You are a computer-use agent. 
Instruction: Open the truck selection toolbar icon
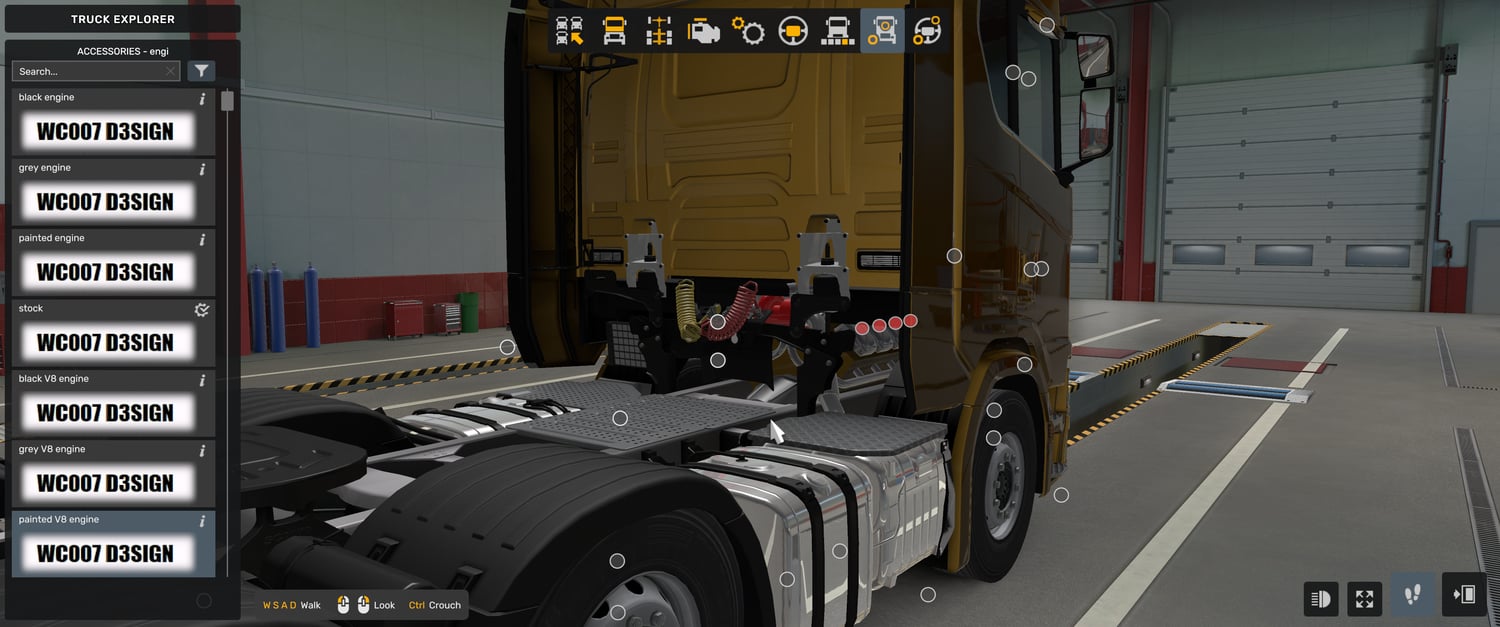[569, 32]
